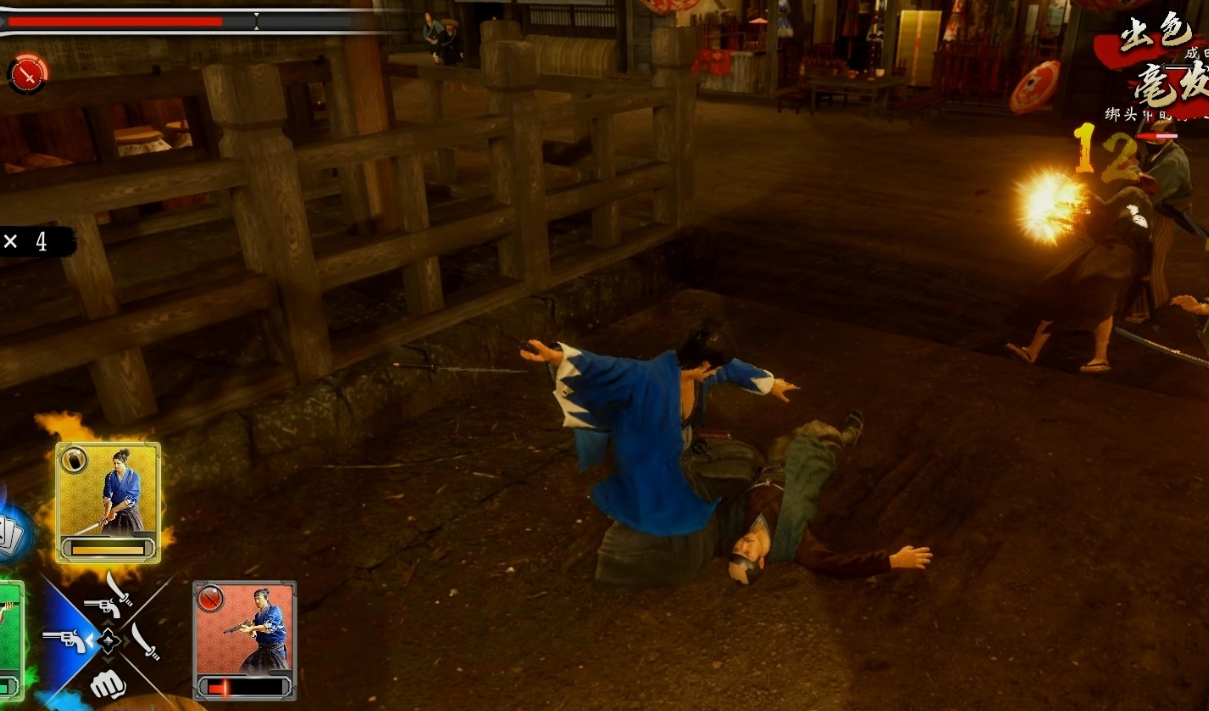Pick the green trooper card at screen edge
1209x711 pixels.
[x=9, y=639]
